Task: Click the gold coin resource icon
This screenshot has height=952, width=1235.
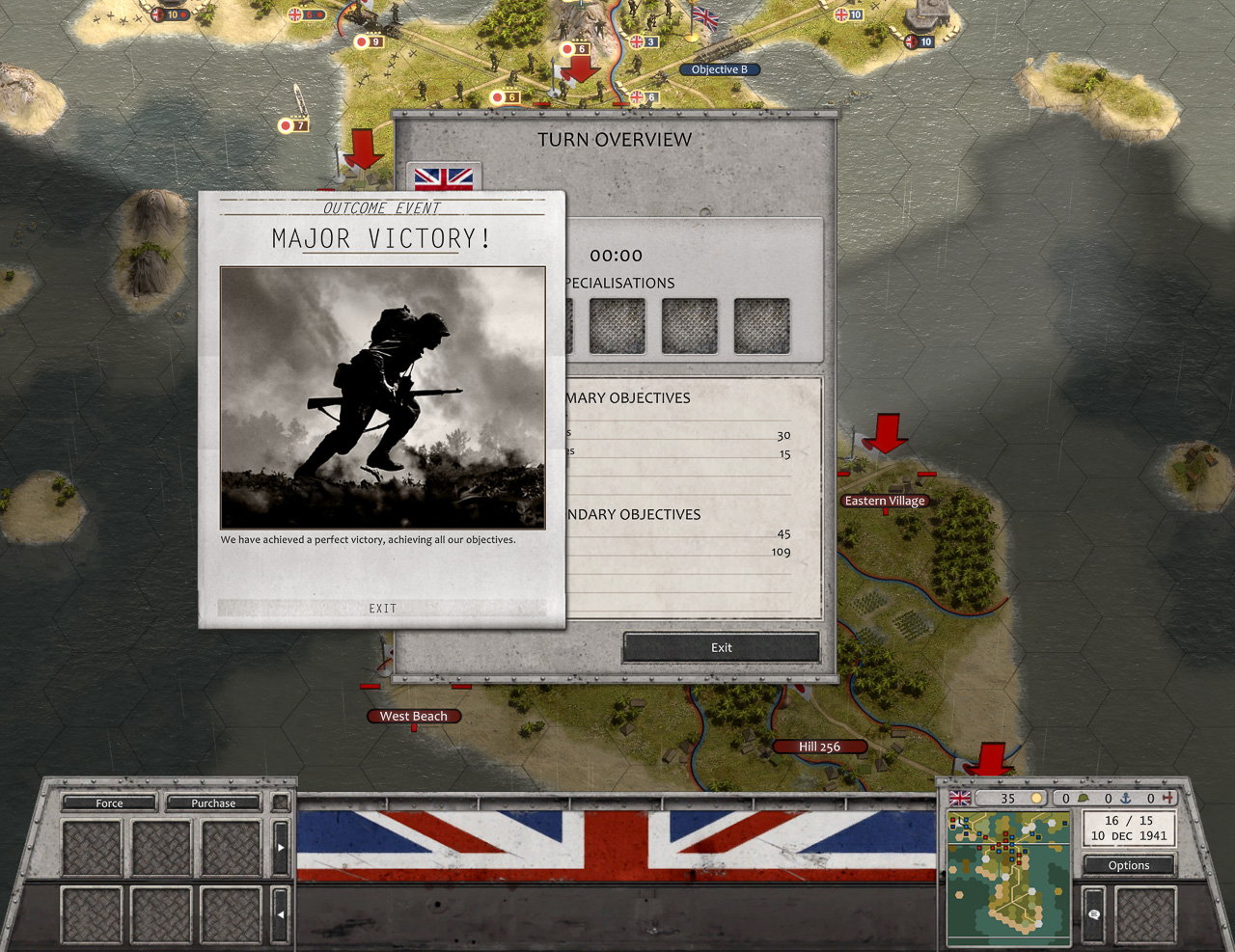Action: (x=1037, y=799)
